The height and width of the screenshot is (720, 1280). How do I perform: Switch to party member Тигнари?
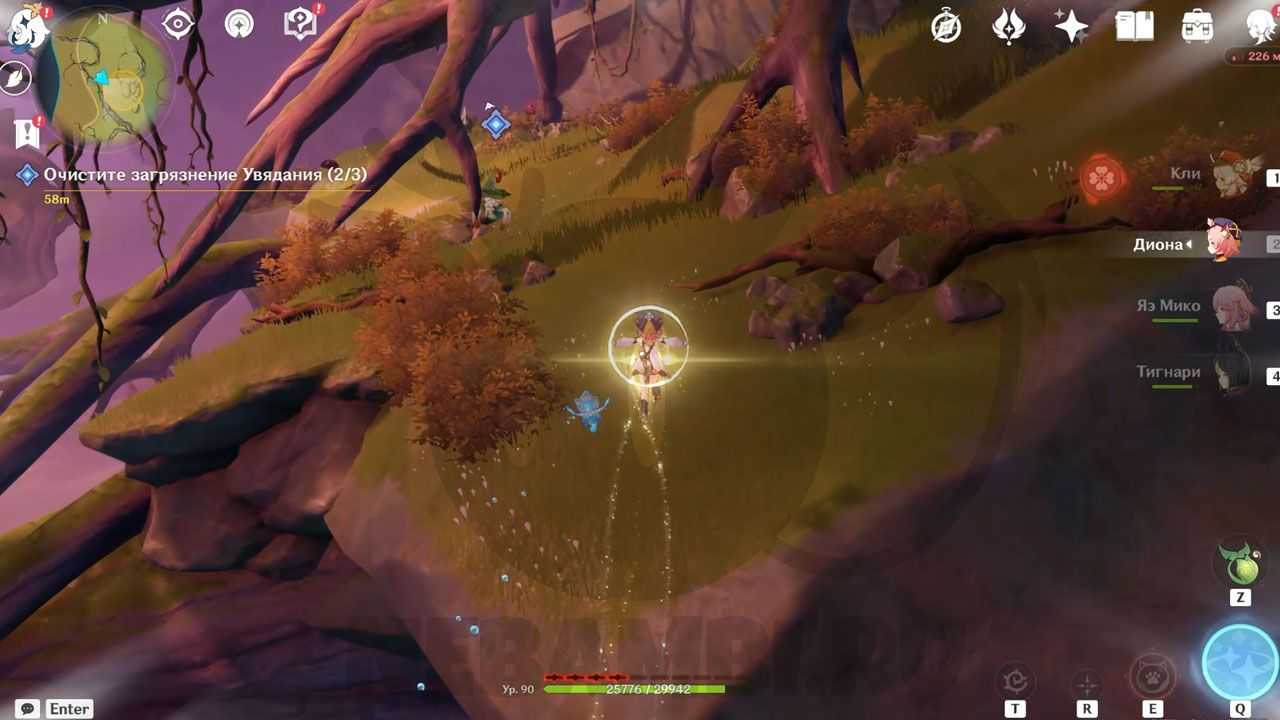point(1232,375)
